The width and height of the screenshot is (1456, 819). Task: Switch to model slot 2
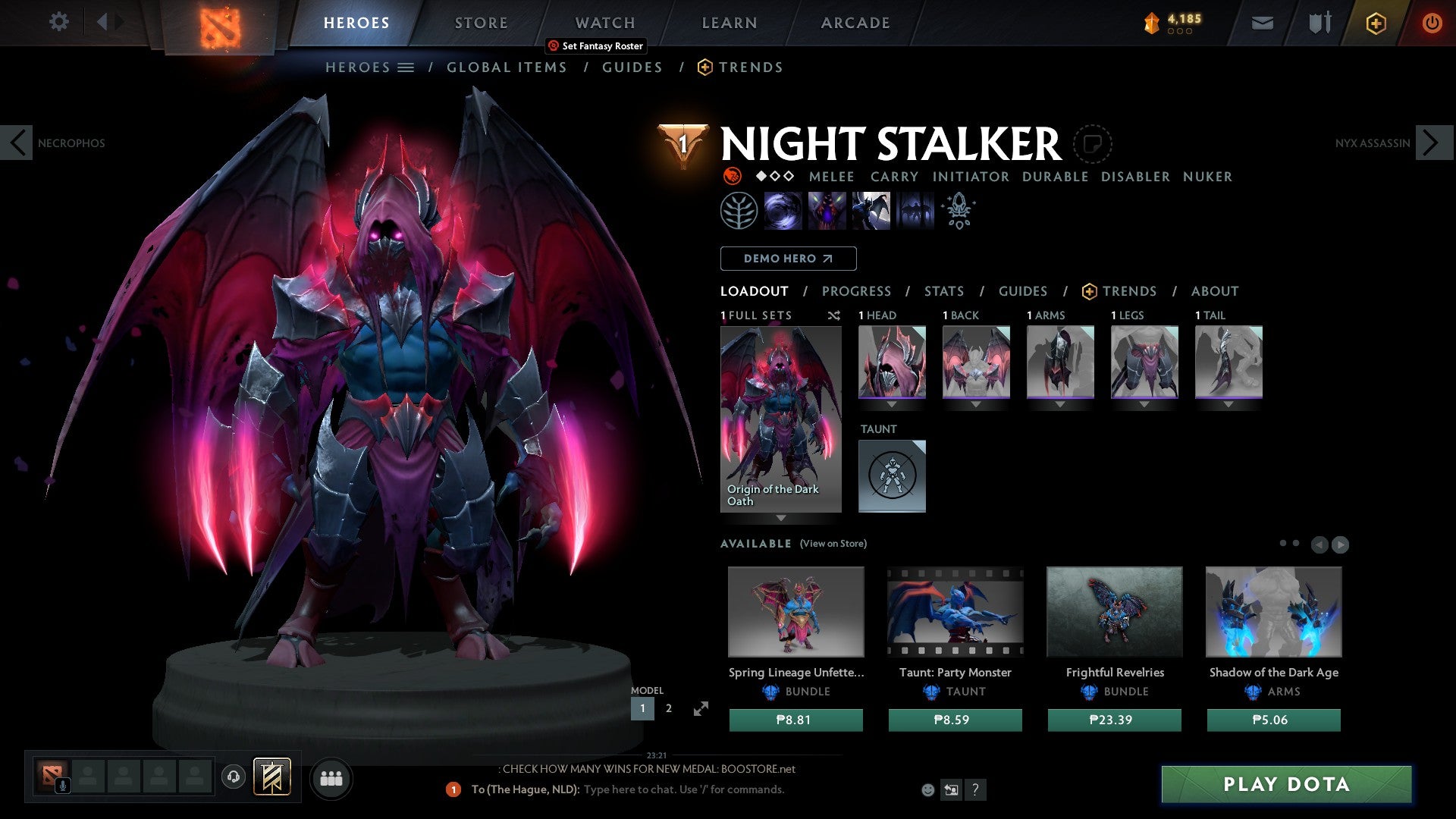[668, 708]
